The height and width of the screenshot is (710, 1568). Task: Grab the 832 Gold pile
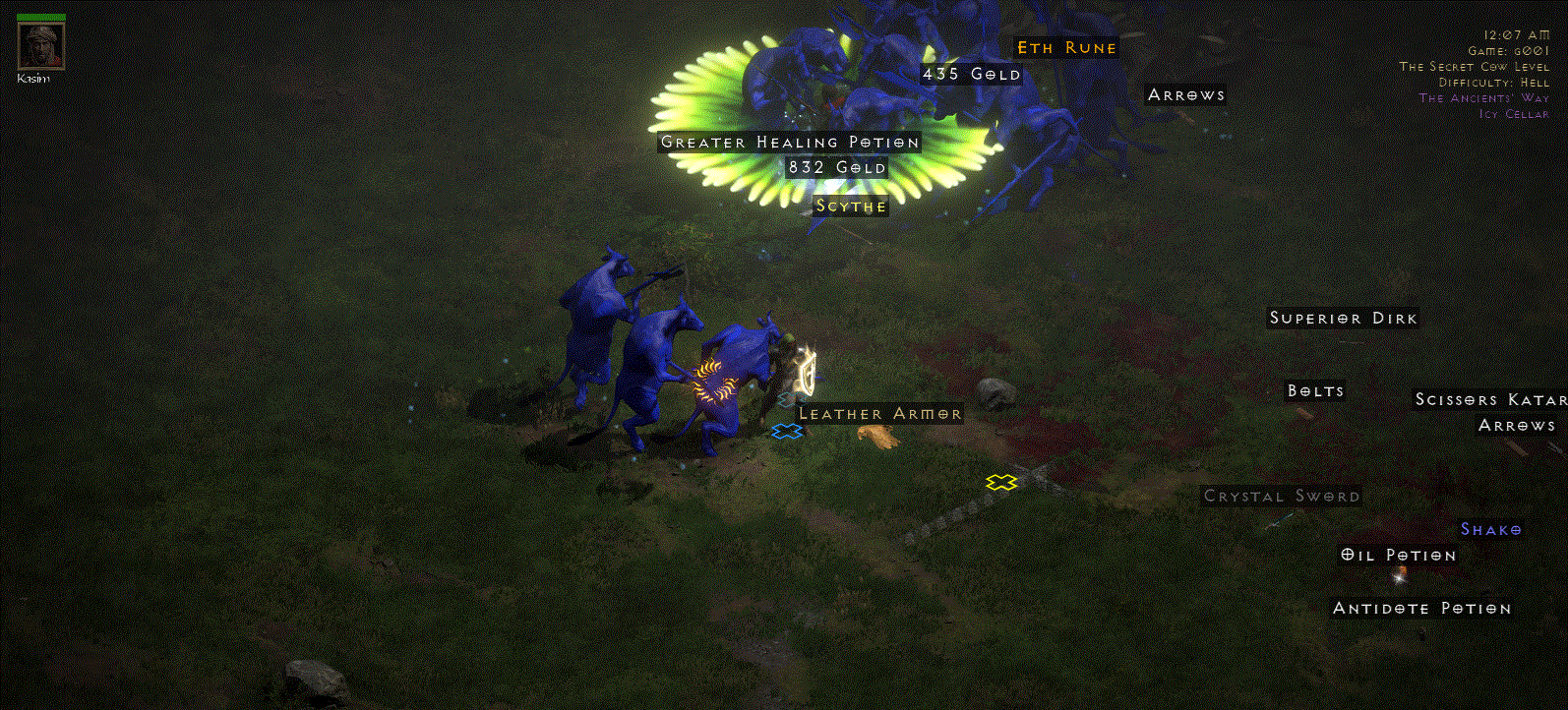(836, 167)
